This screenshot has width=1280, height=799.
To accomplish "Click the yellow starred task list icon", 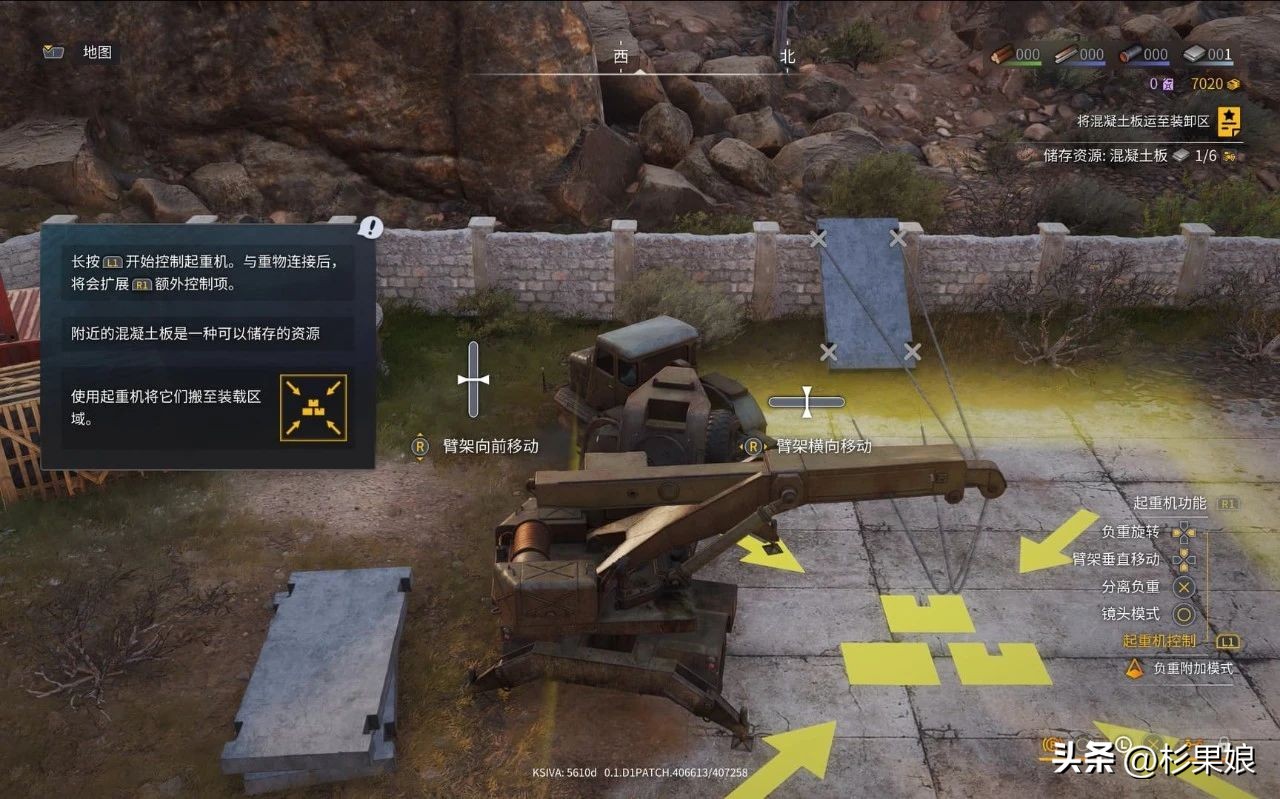I will [x=1229, y=121].
